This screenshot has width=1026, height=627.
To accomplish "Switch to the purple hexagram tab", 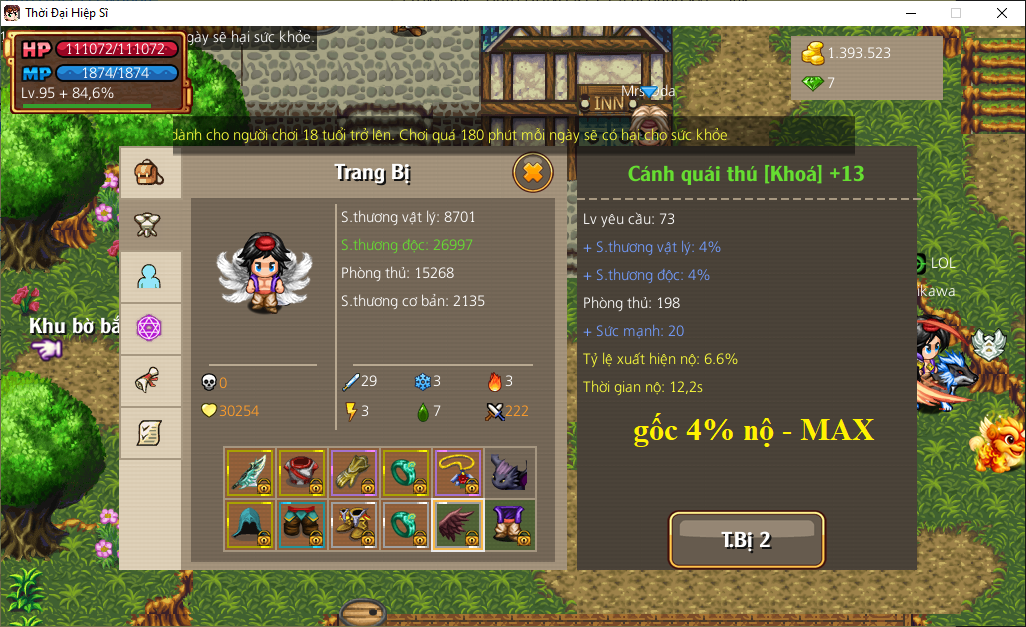I will coord(150,328).
